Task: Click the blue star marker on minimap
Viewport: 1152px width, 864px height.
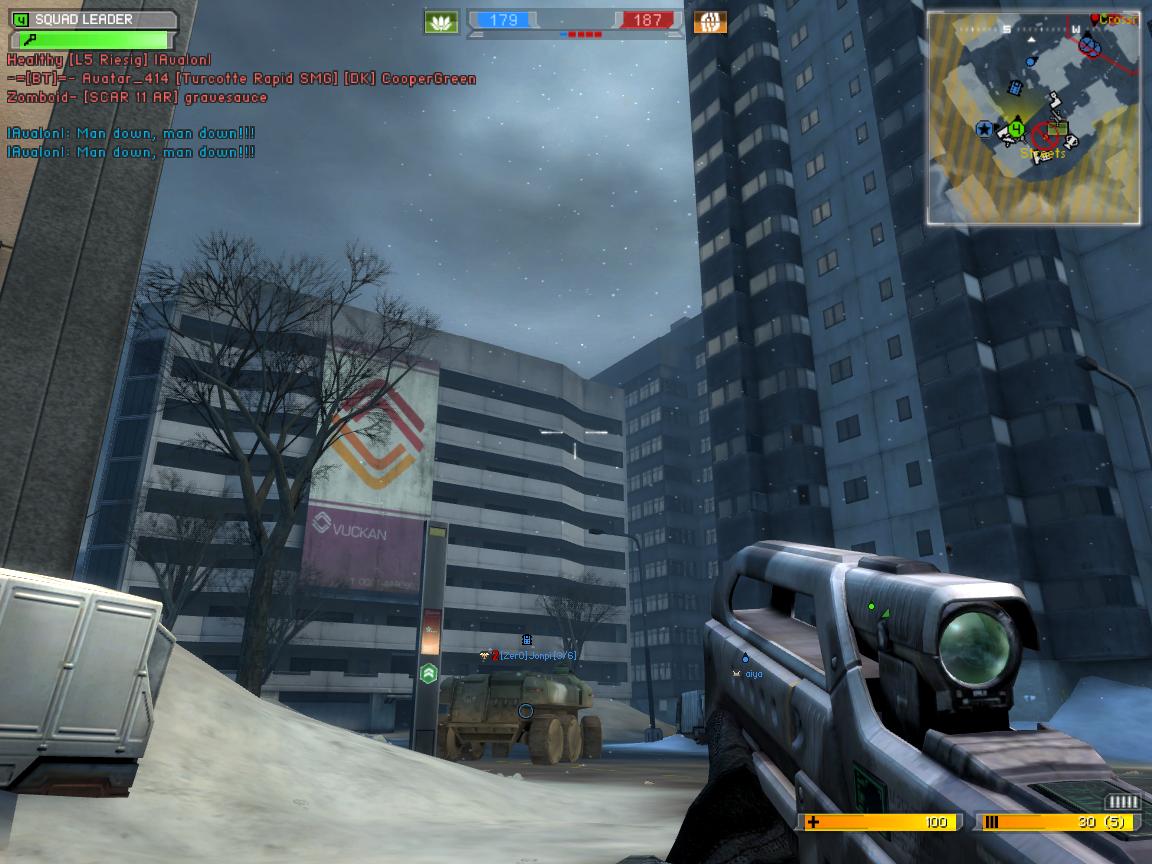Action: click(984, 128)
